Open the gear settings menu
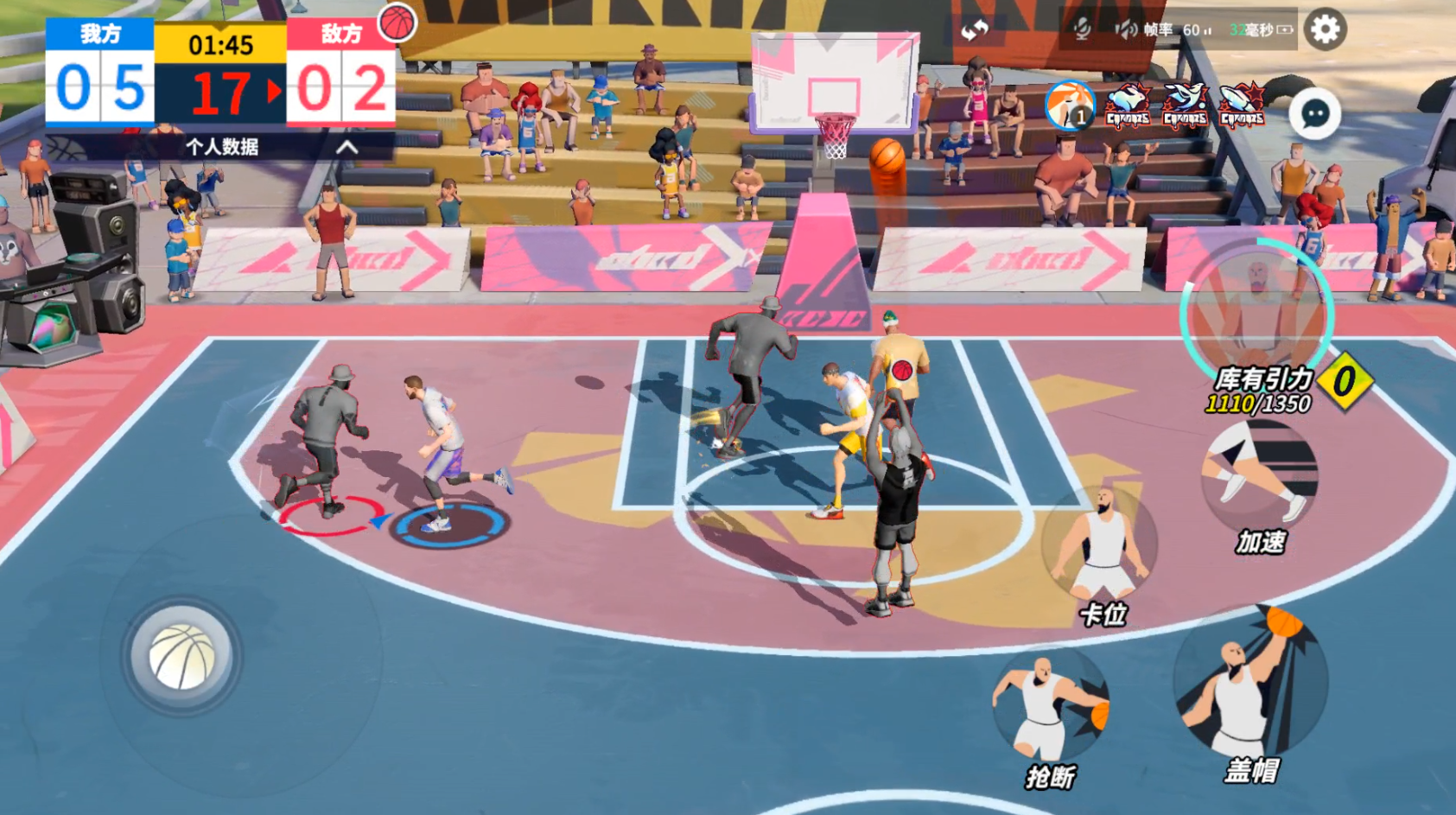 [1325, 30]
